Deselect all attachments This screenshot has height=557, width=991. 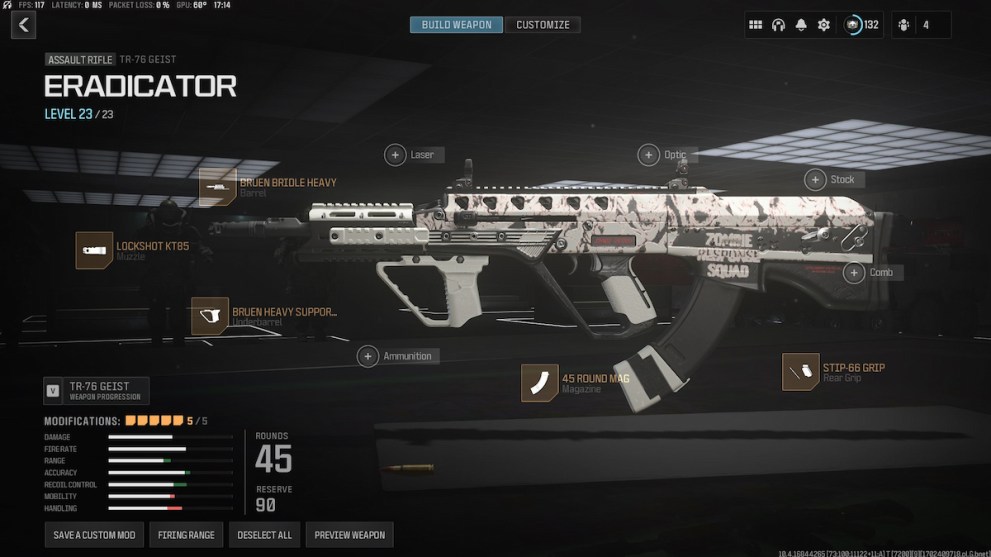(x=264, y=535)
